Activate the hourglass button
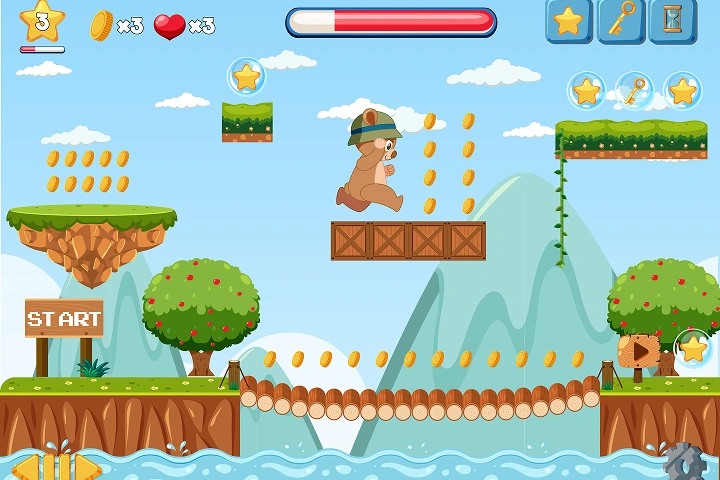The height and width of the screenshot is (480, 720). click(673, 20)
